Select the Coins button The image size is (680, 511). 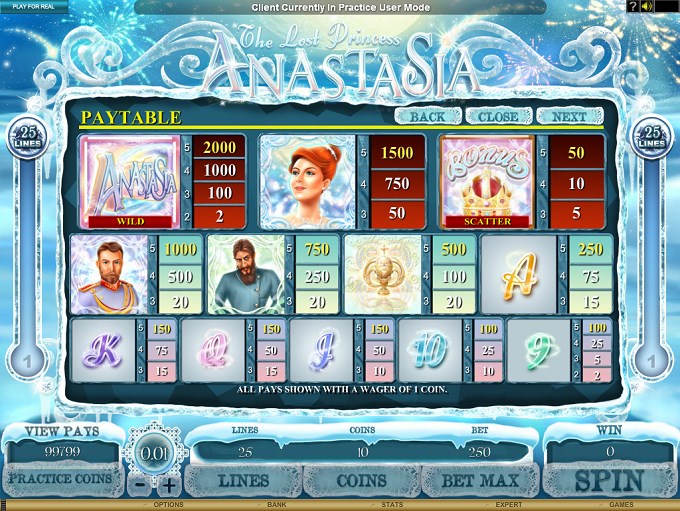pos(361,481)
